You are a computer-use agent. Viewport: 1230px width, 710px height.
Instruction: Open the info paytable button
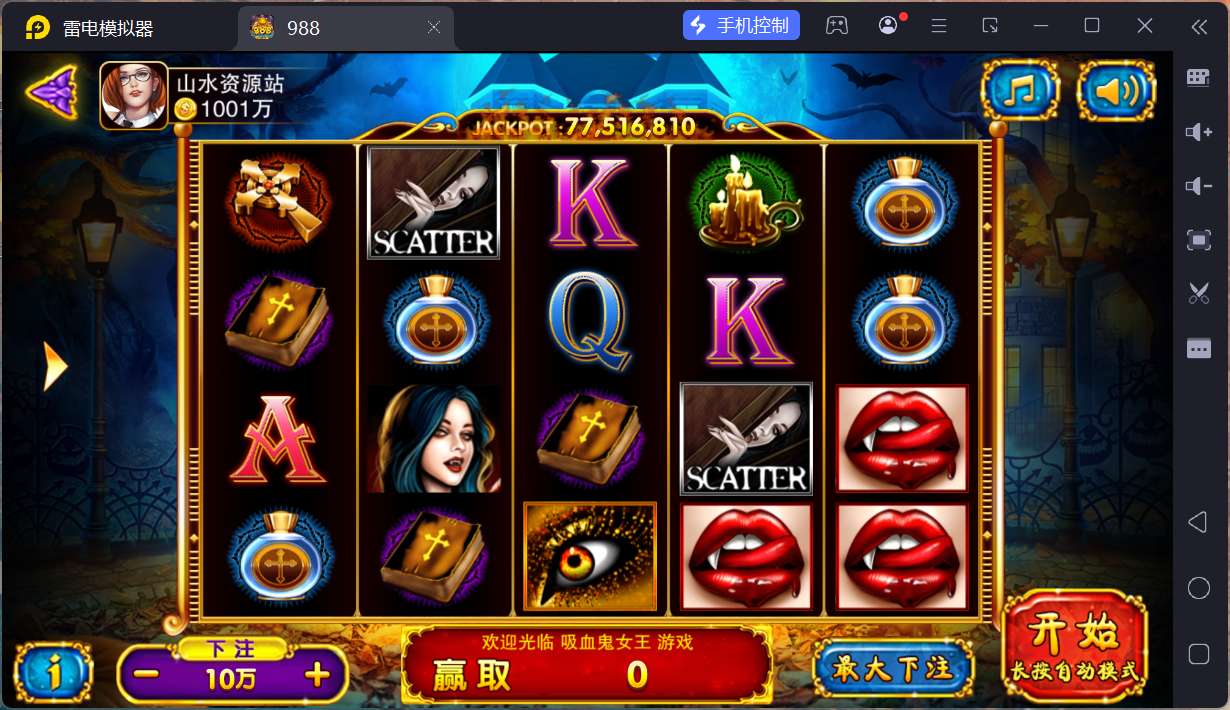point(54,673)
